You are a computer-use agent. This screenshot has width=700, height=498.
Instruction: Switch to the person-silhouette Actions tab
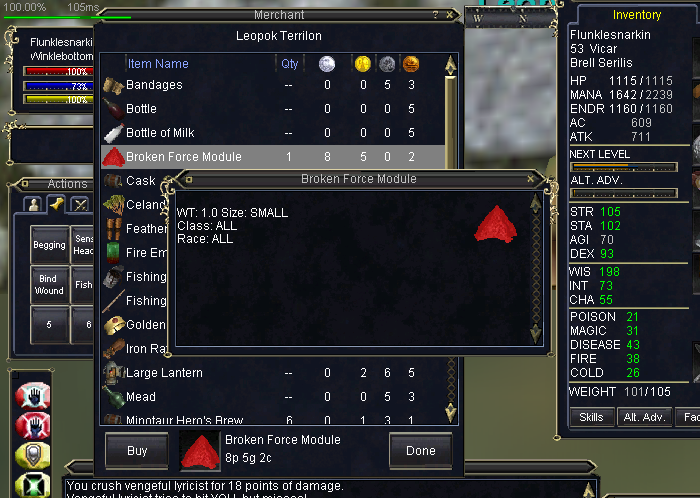coord(35,204)
